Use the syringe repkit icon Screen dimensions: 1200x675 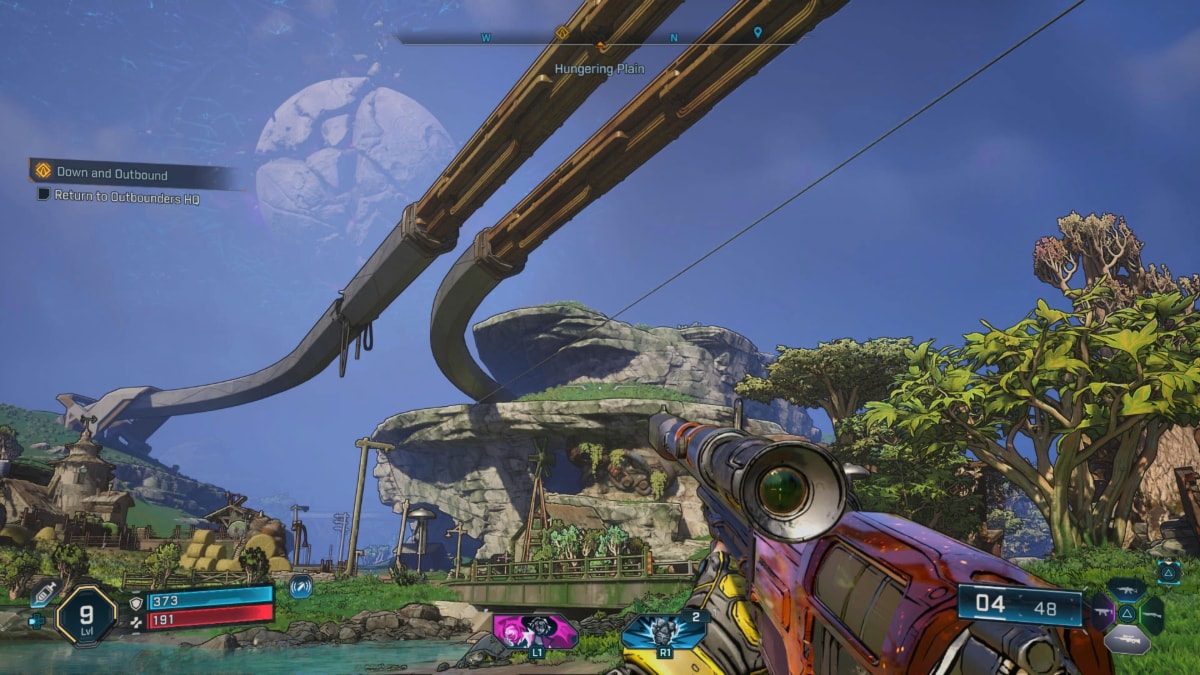pyautogui.click(x=42, y=592)
